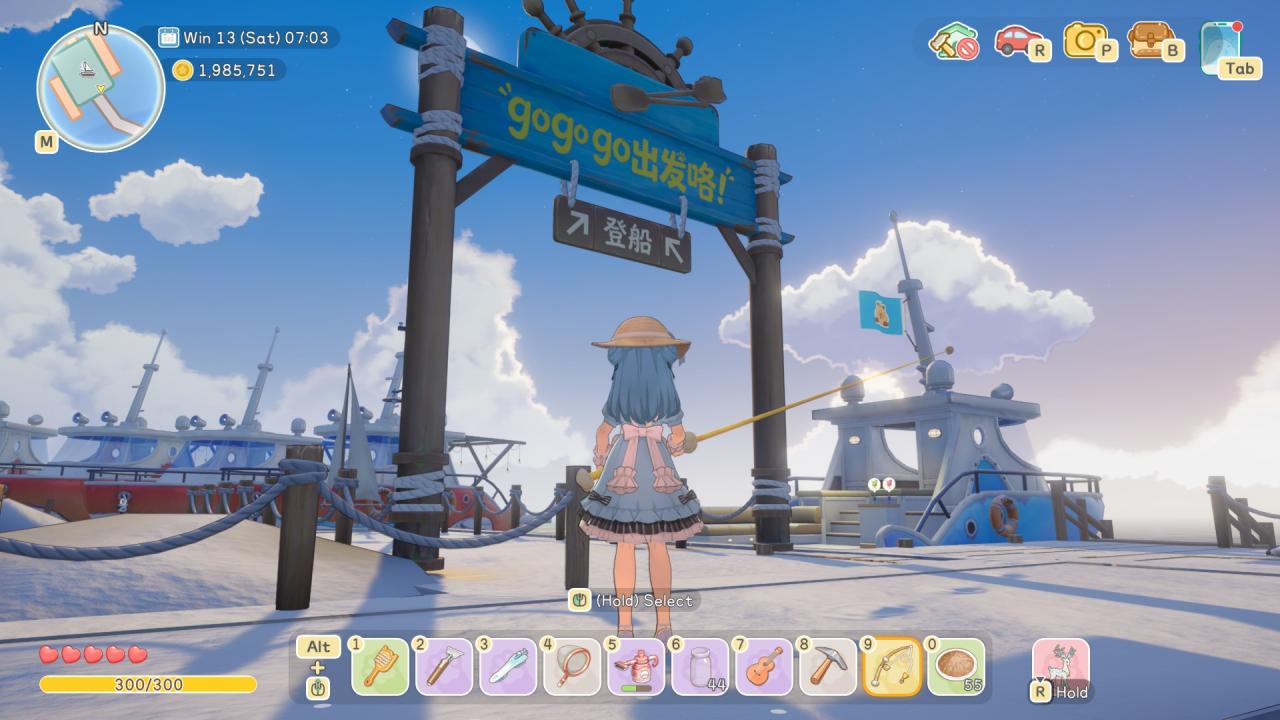This screenshot has width=1280, height=720.
Task: Choose the brown food dish in slot 0
Action: click(956, 666)
